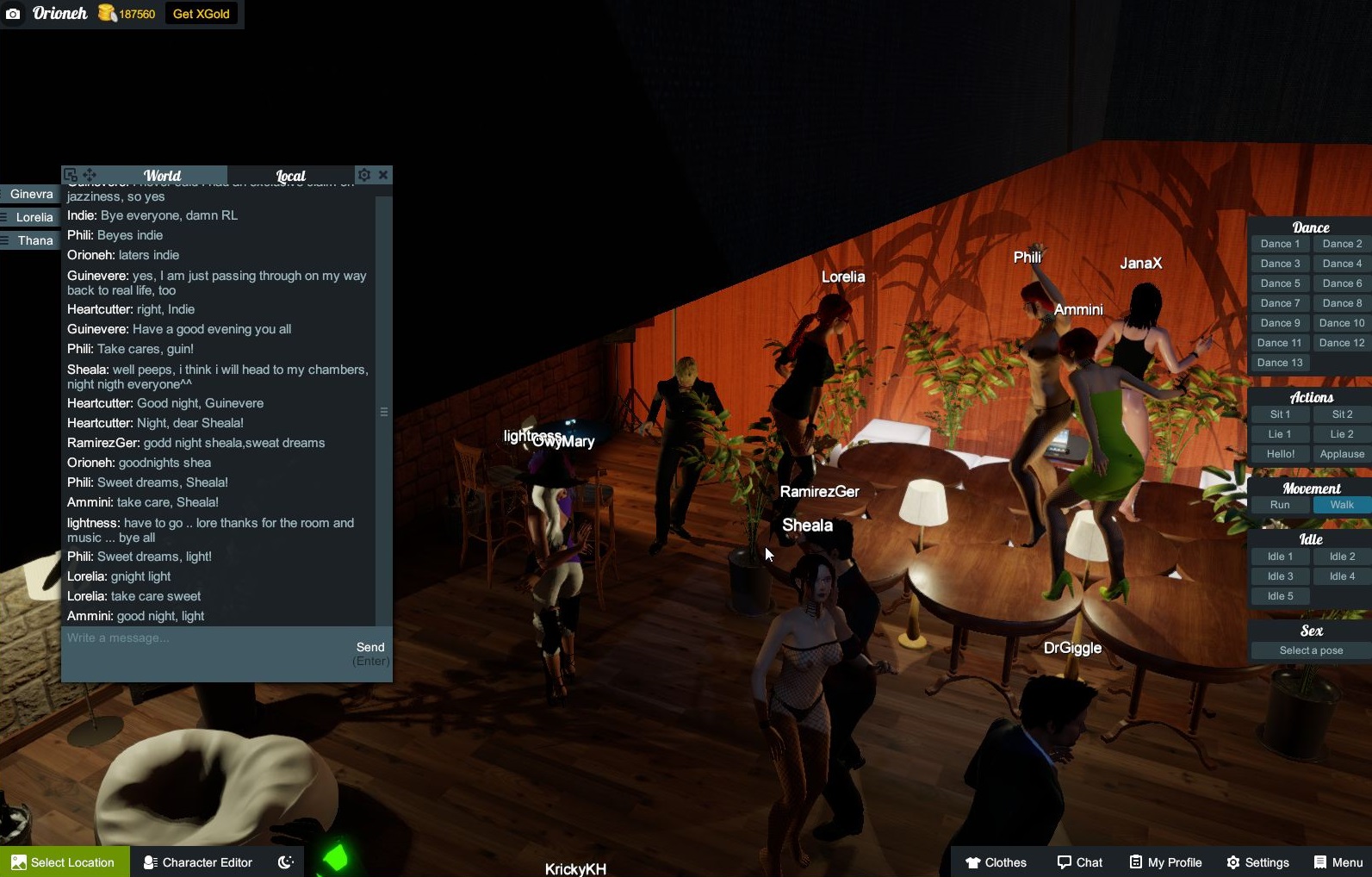This screenshot has width=1372, height=877.
Task: Close the chat window
Action: 383,175
